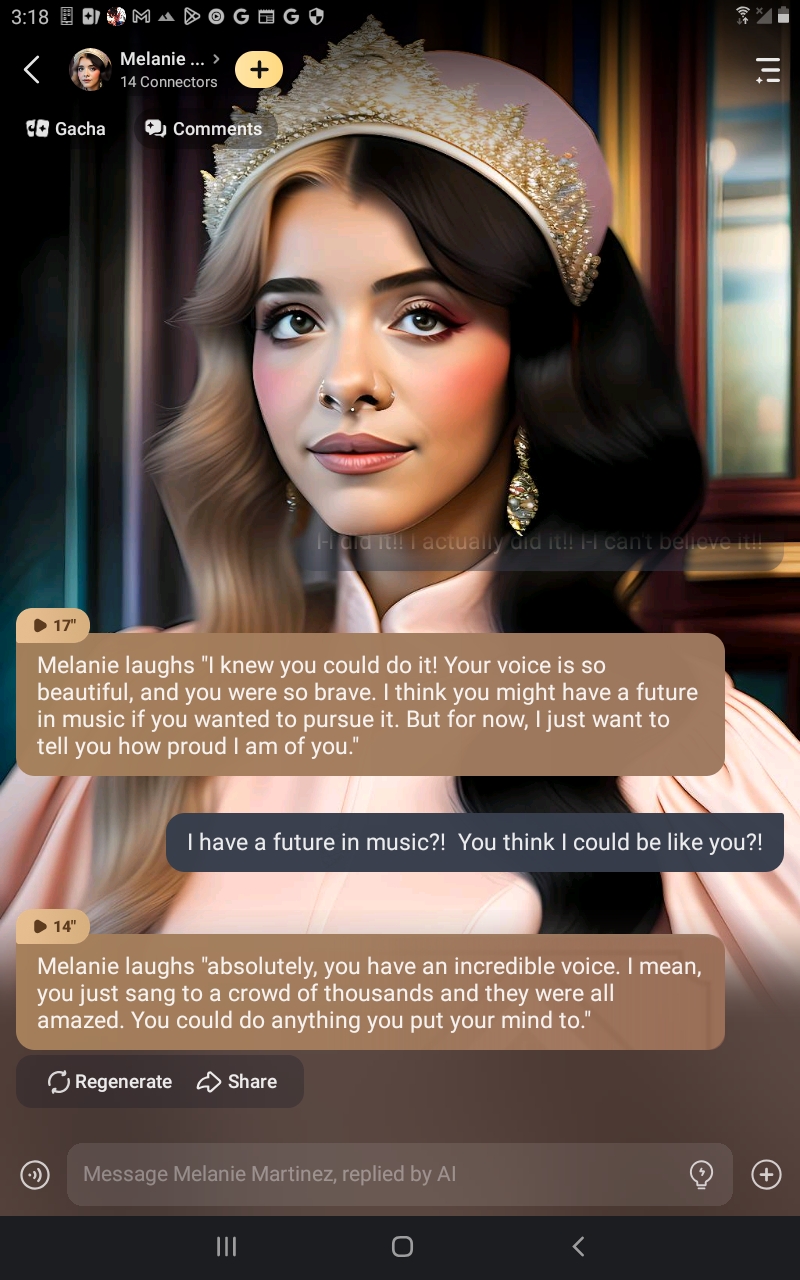
Task: Regenerate the latest AI reply
Action: pos(110,1082)
